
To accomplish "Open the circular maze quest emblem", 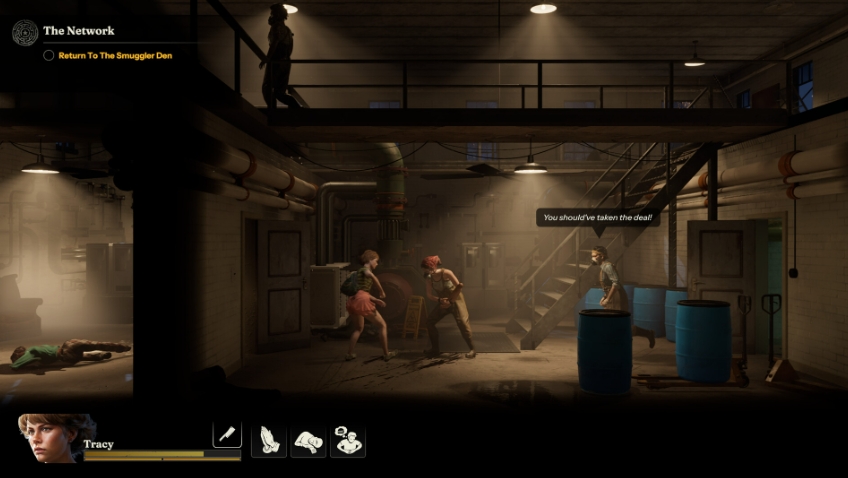I will click(x=25, y=33).
